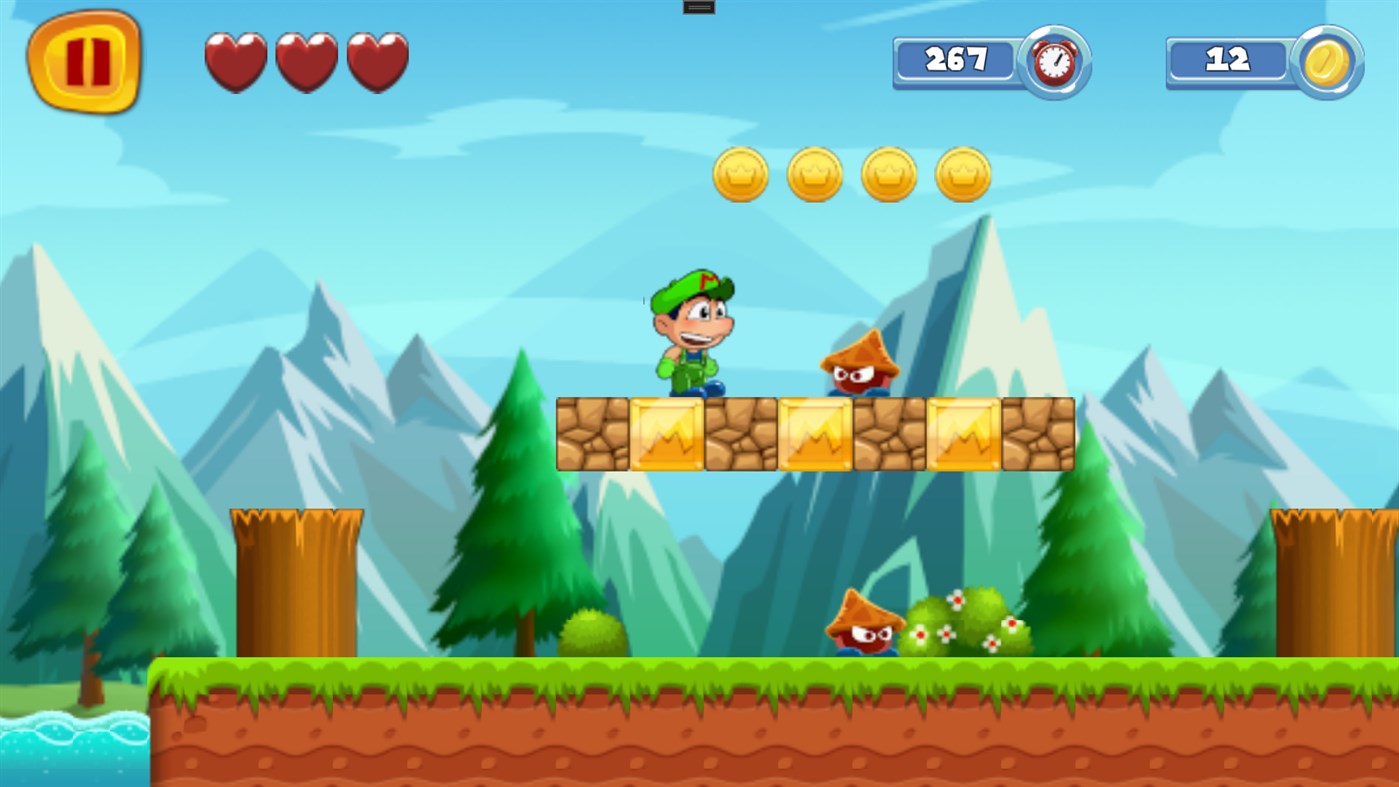This screenshot has height=787, width=1399.
Task: Click the mushroom enemy on the platform
Action: coord(860,365)
